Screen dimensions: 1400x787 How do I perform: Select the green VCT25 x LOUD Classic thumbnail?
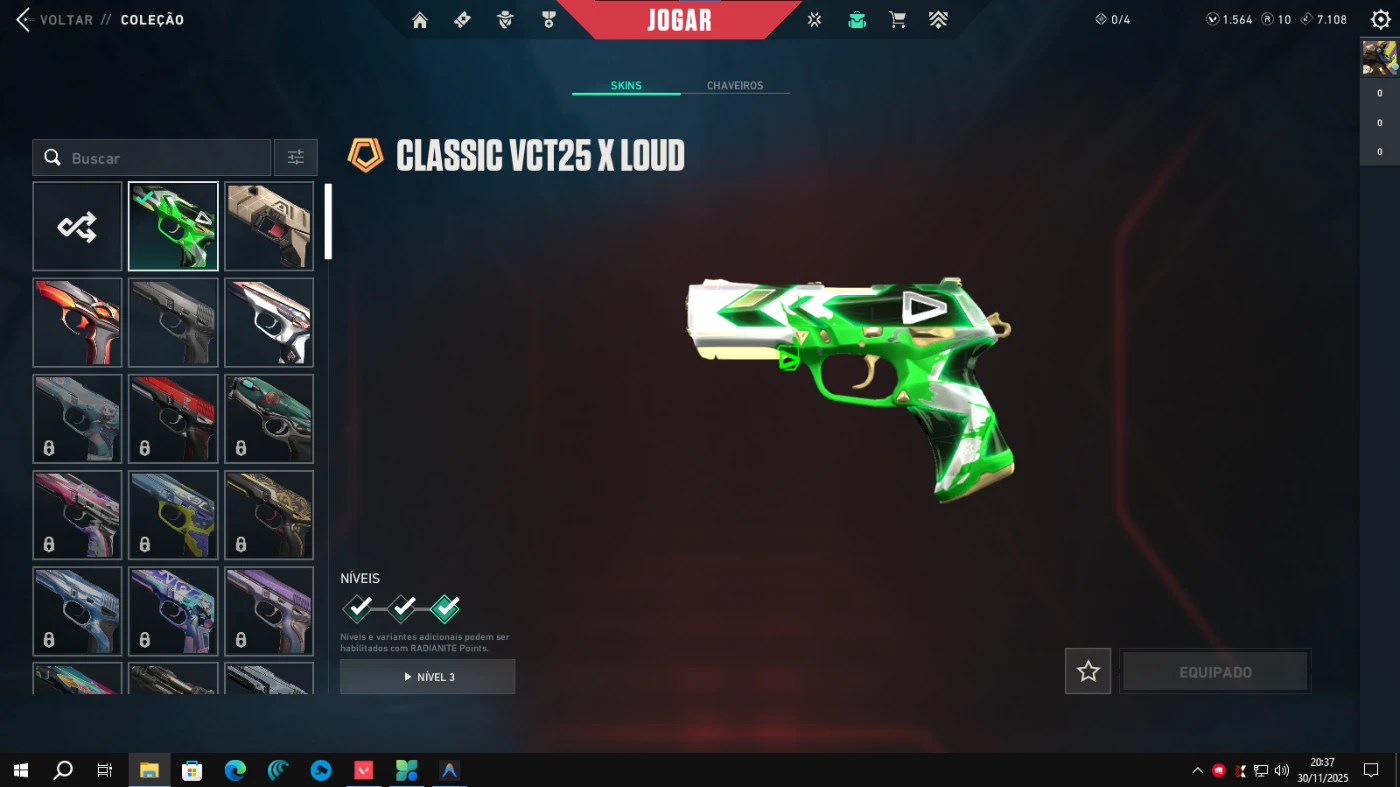tap(173, 227)
